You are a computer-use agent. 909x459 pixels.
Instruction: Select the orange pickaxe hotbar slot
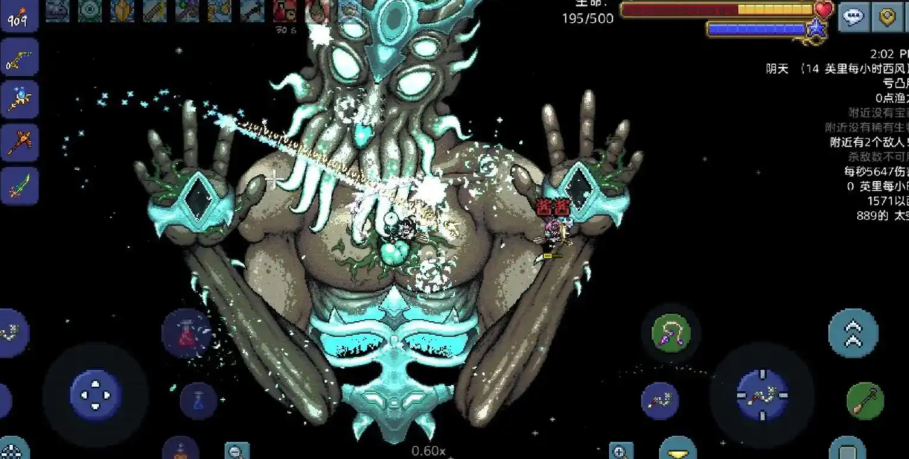19,141
